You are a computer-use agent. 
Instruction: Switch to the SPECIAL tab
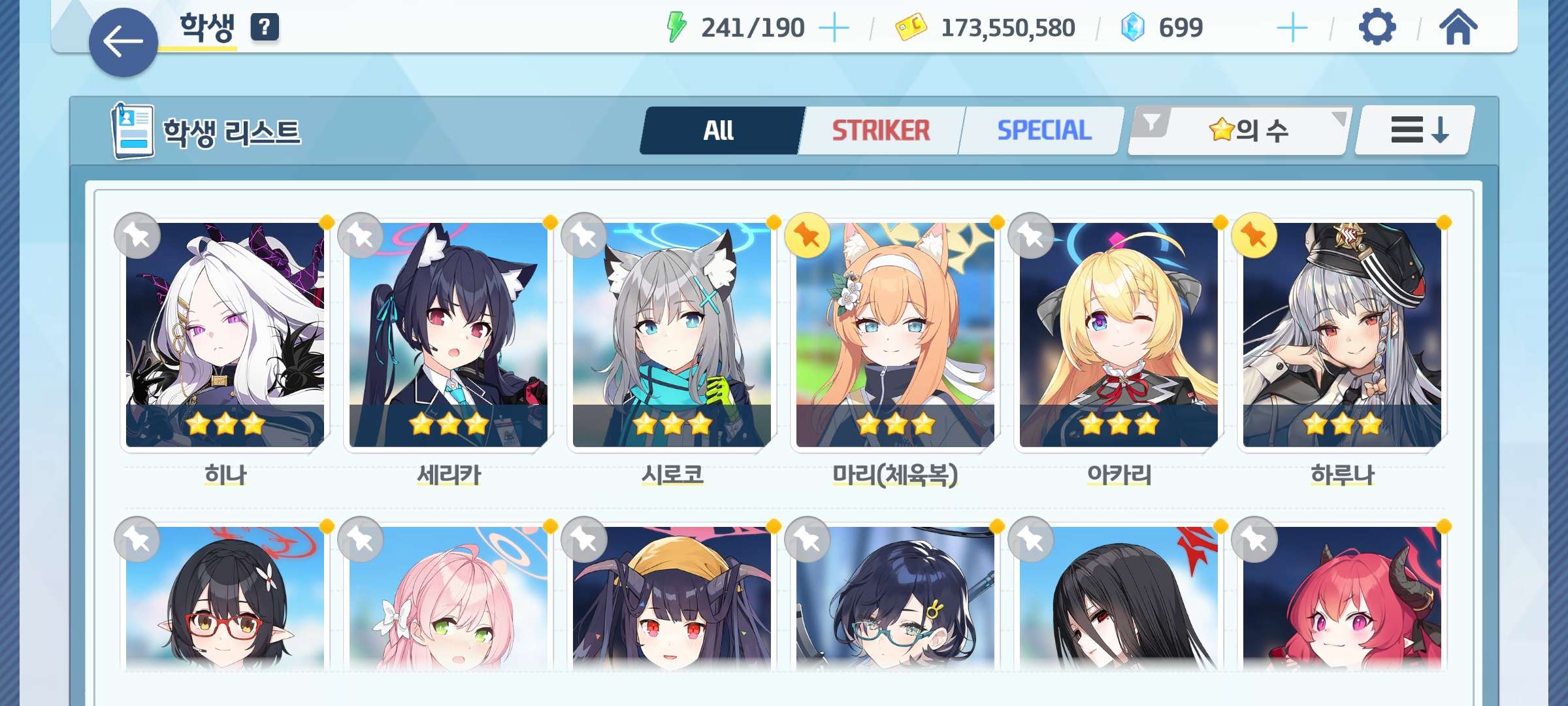point(1044,130)
